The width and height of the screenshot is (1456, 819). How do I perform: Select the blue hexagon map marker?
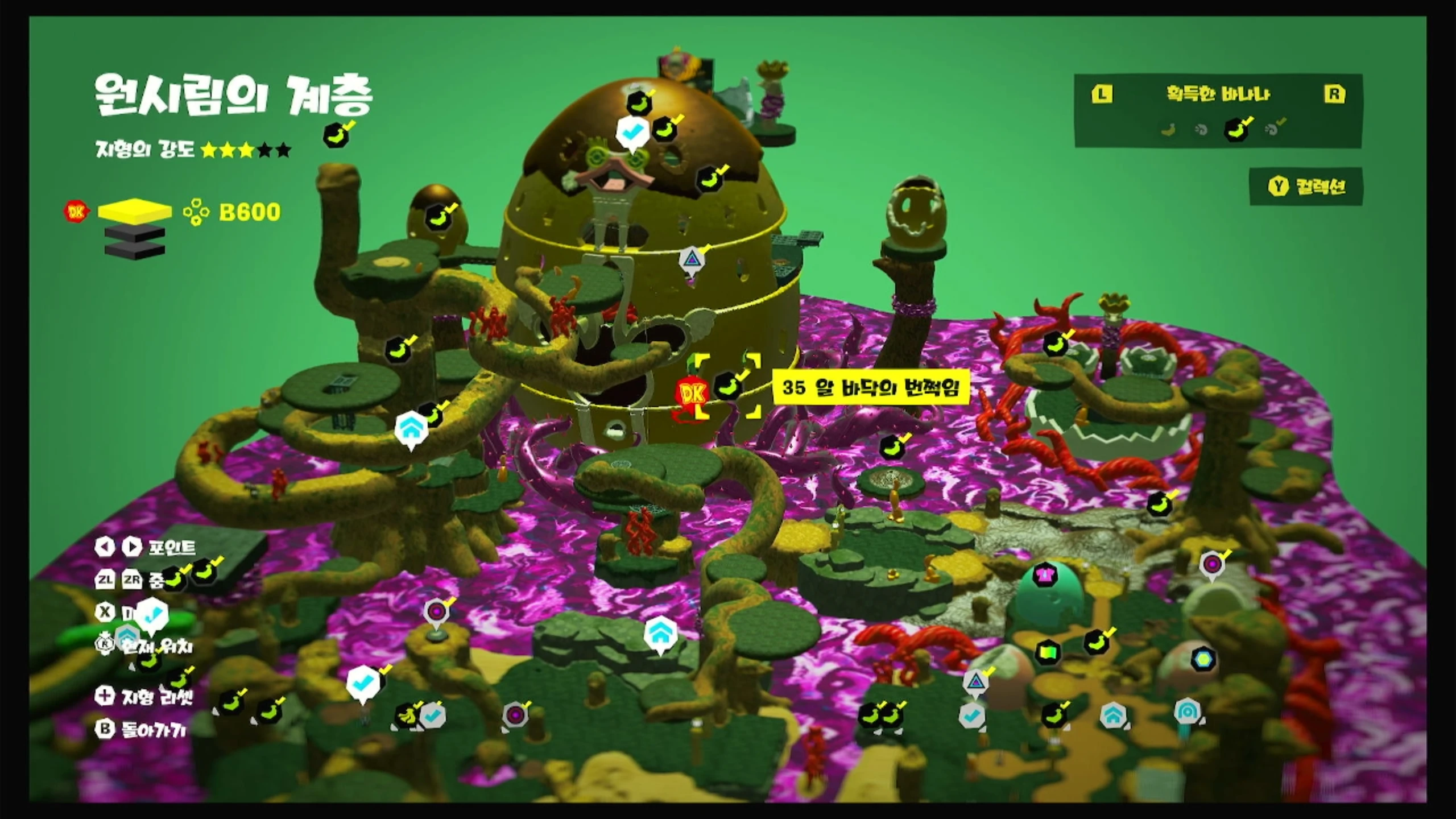(x=1202, y=659)
